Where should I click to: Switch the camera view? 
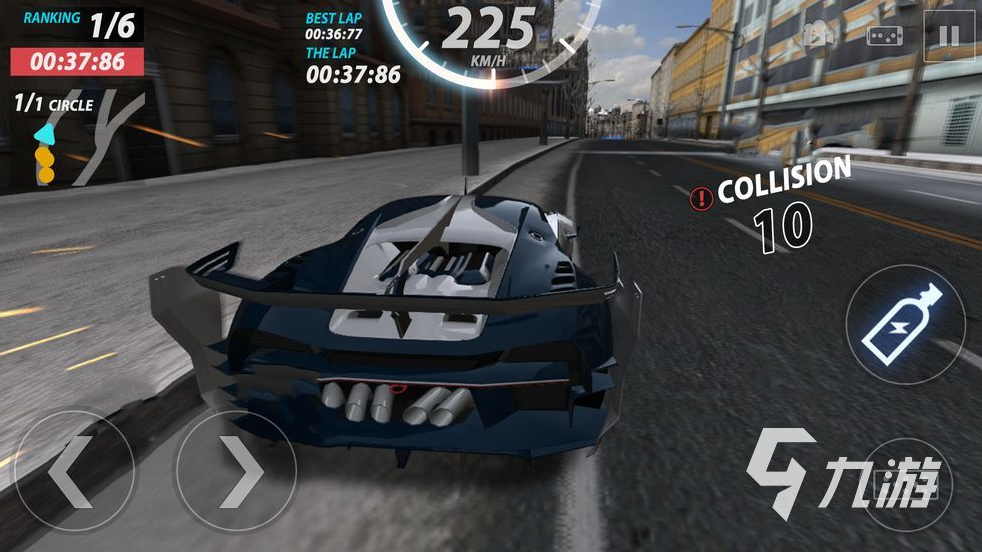tap(819, 37)
